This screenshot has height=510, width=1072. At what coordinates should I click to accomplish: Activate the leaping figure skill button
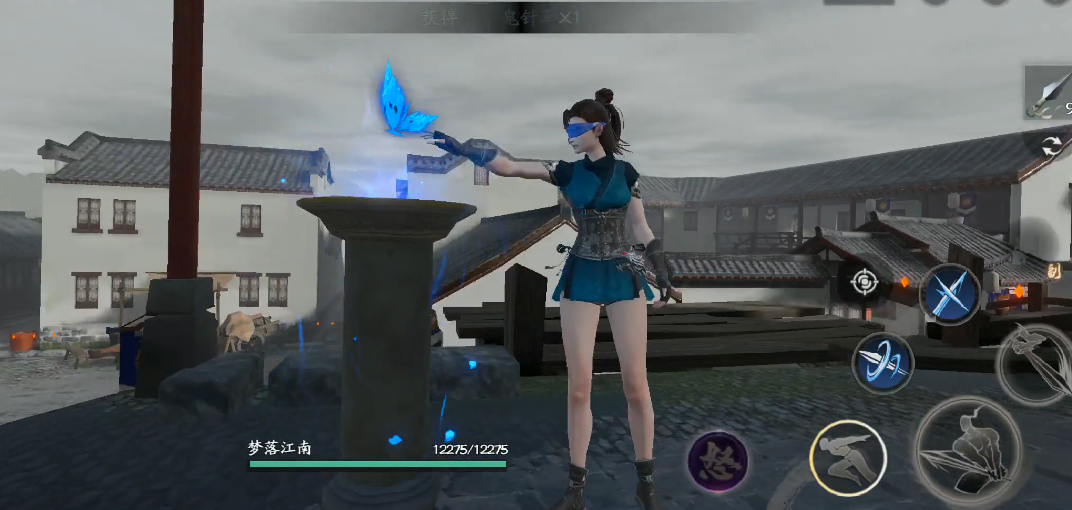[x=1037, y=363]
